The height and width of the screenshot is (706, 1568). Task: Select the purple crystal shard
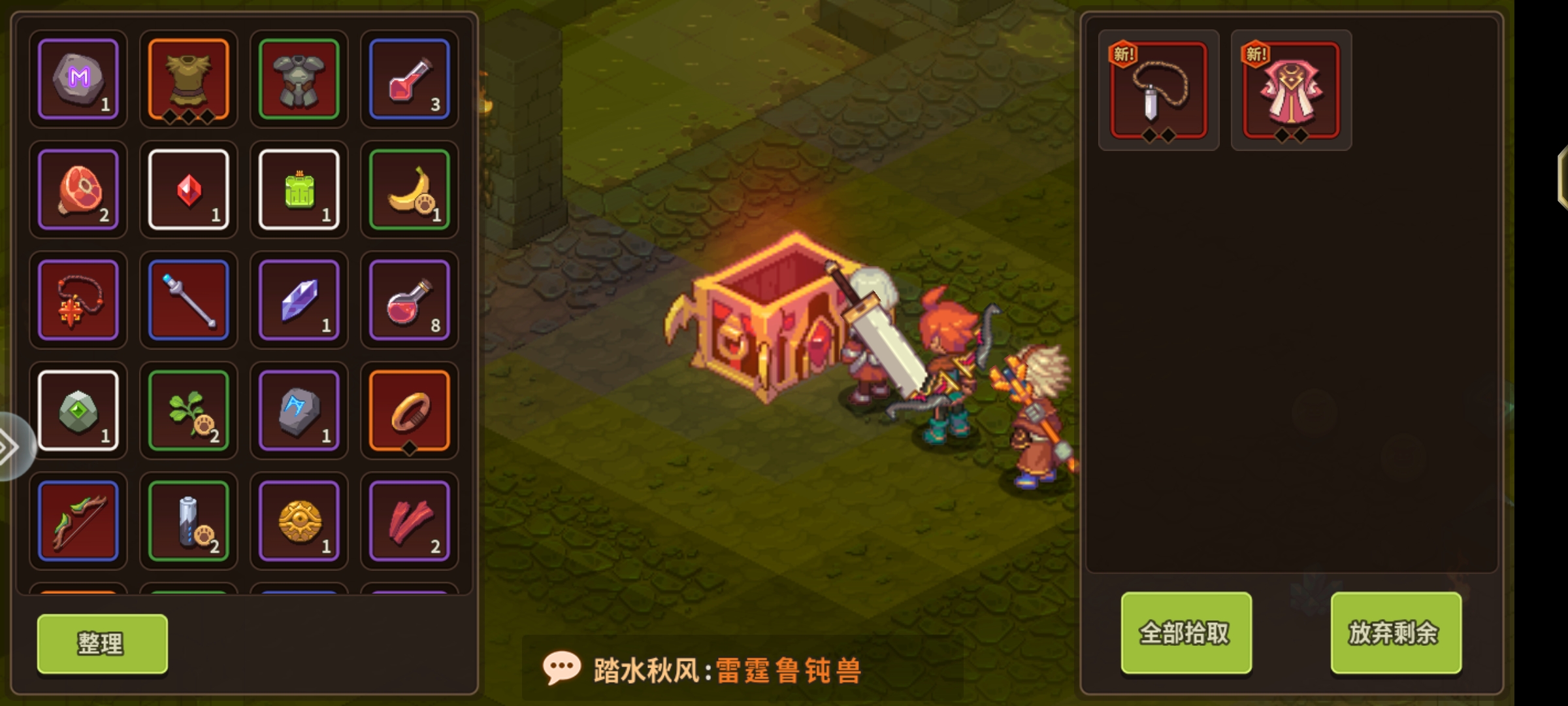point(299,300)
